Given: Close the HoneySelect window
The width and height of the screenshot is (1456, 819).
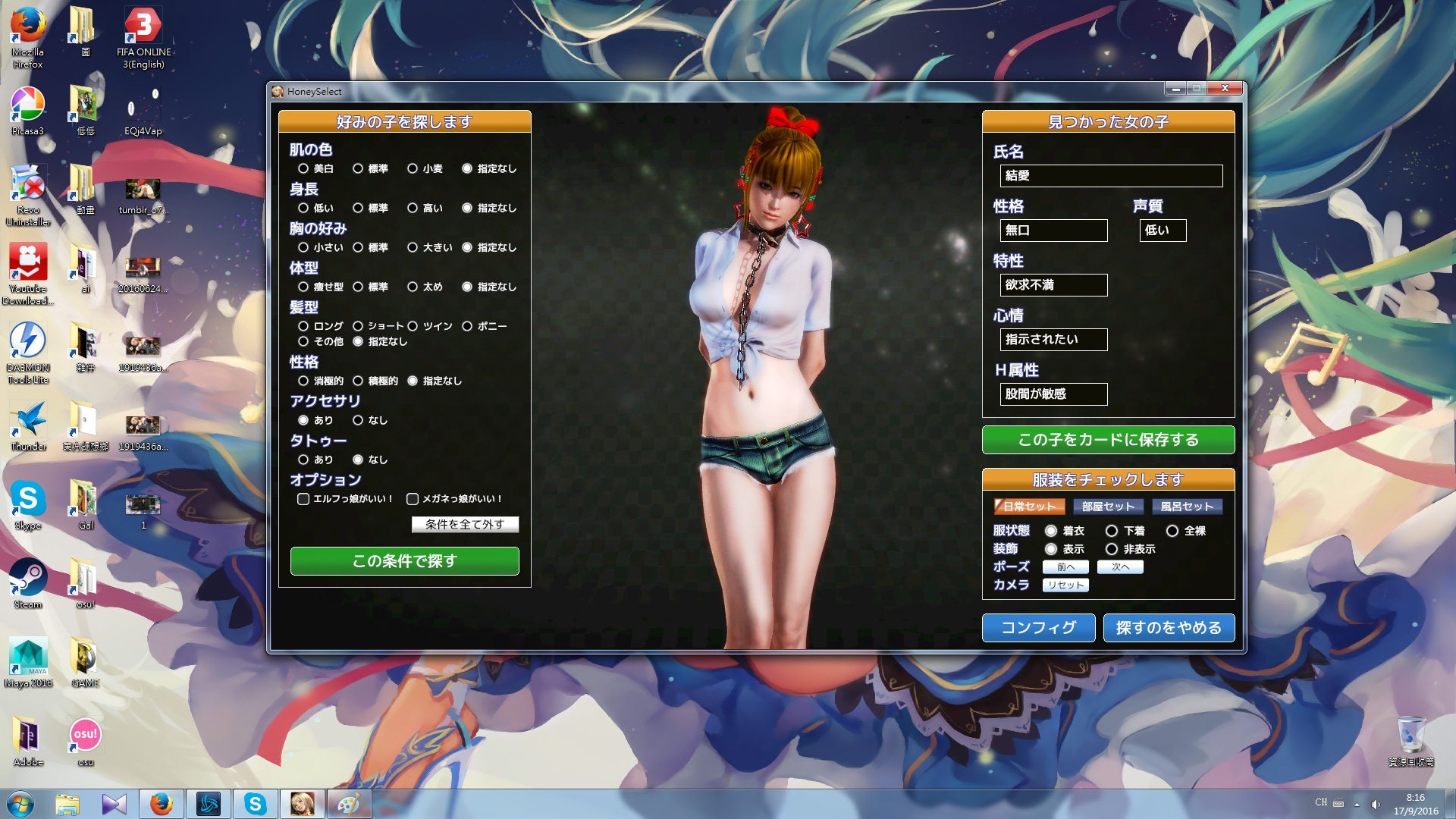Looking at the screenshot, I should coord(1225,89).
